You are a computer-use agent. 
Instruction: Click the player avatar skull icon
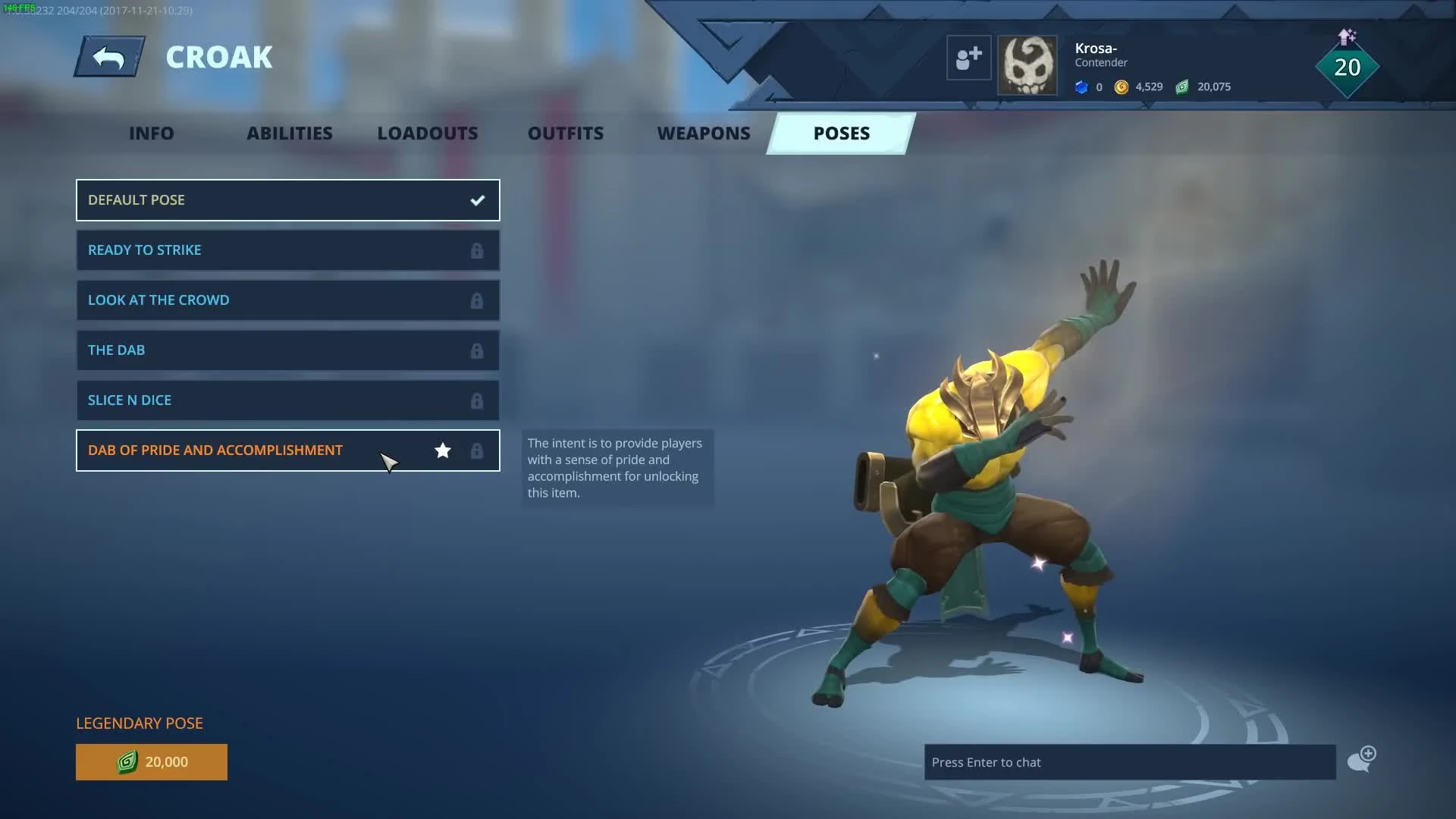(x=1028, y=64)
